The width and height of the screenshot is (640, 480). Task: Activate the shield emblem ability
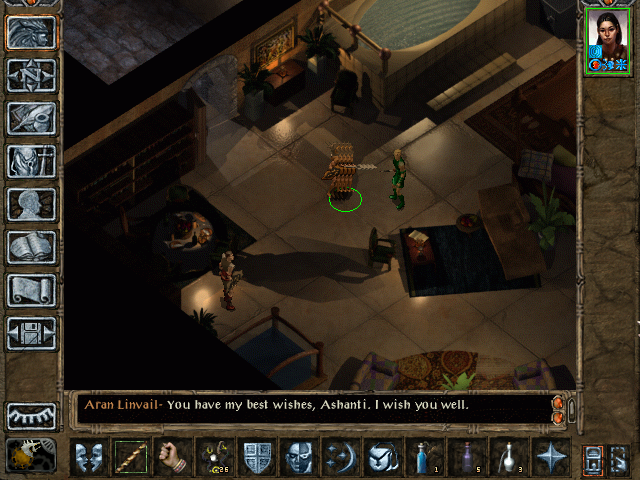pos(256,457)
